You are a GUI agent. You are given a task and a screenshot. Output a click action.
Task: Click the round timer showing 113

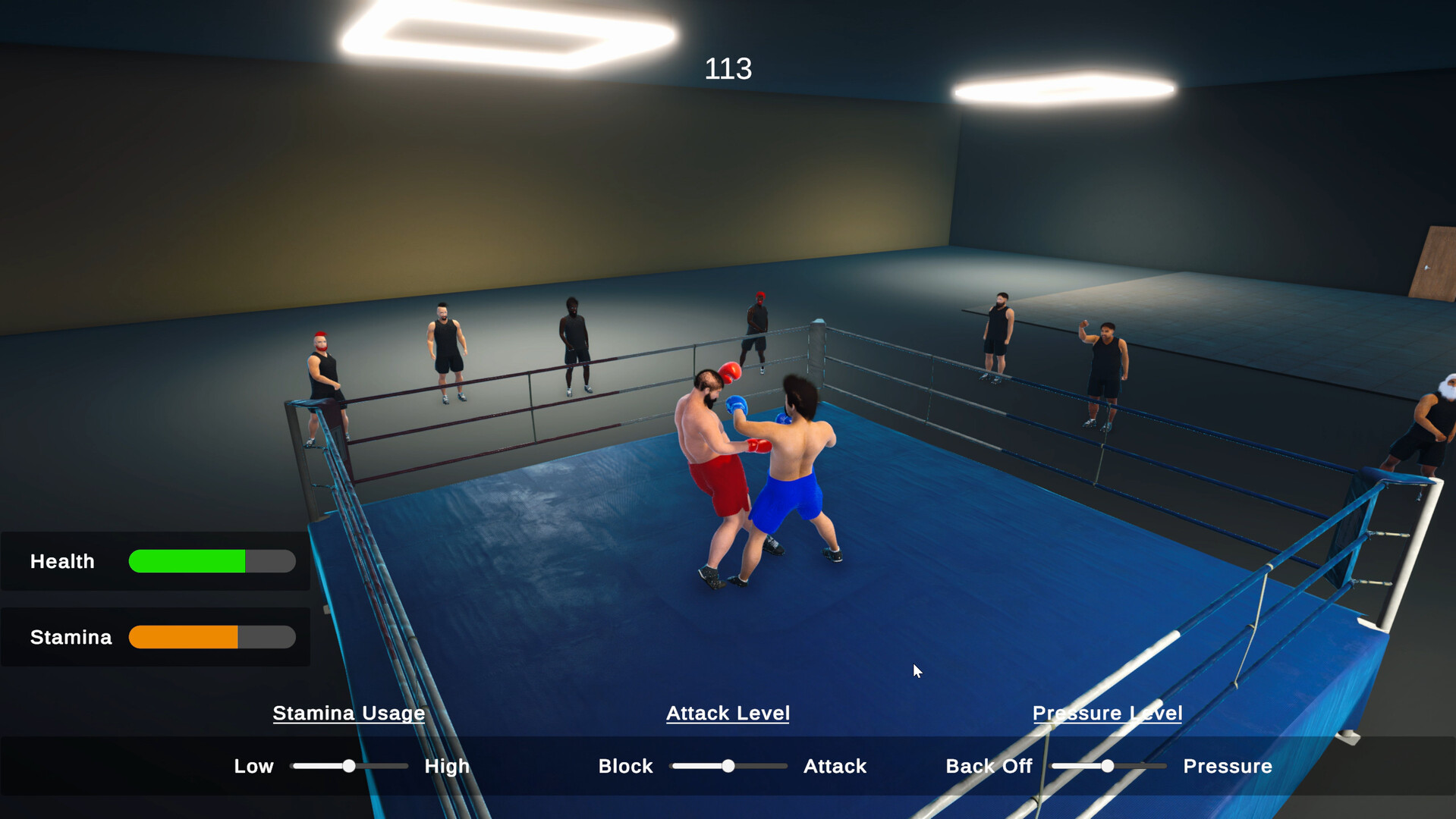728,68
